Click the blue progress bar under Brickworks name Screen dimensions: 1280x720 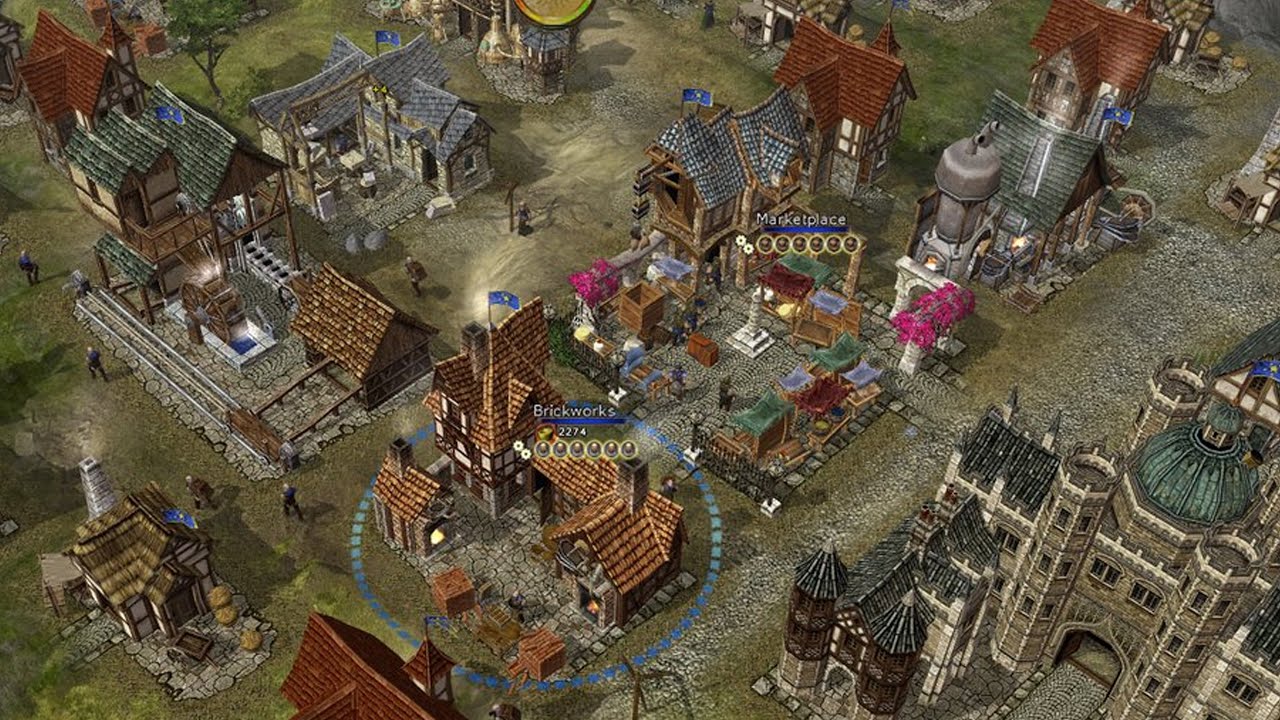[x=584, y=420]
